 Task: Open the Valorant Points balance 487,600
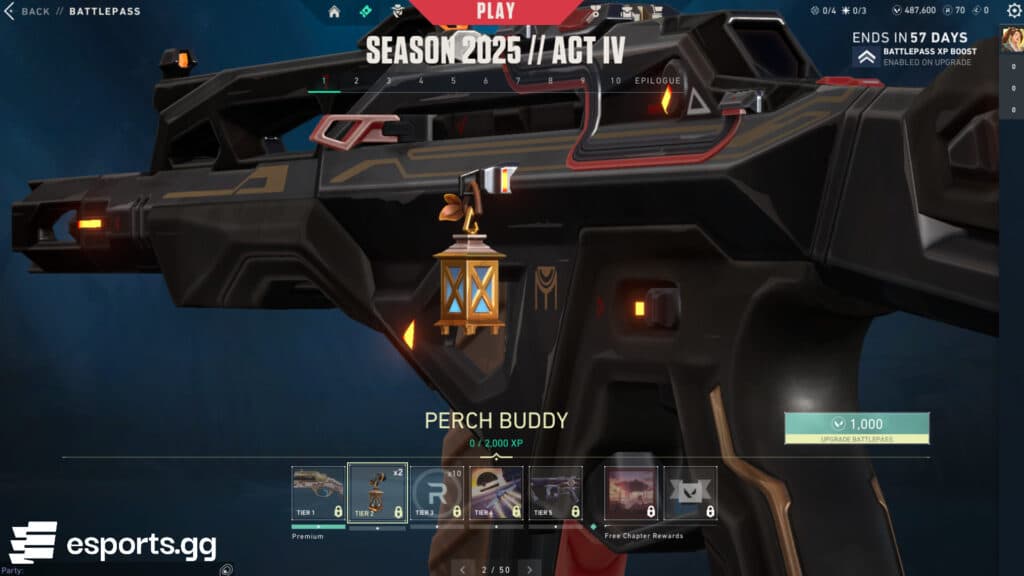pos(907,11)
